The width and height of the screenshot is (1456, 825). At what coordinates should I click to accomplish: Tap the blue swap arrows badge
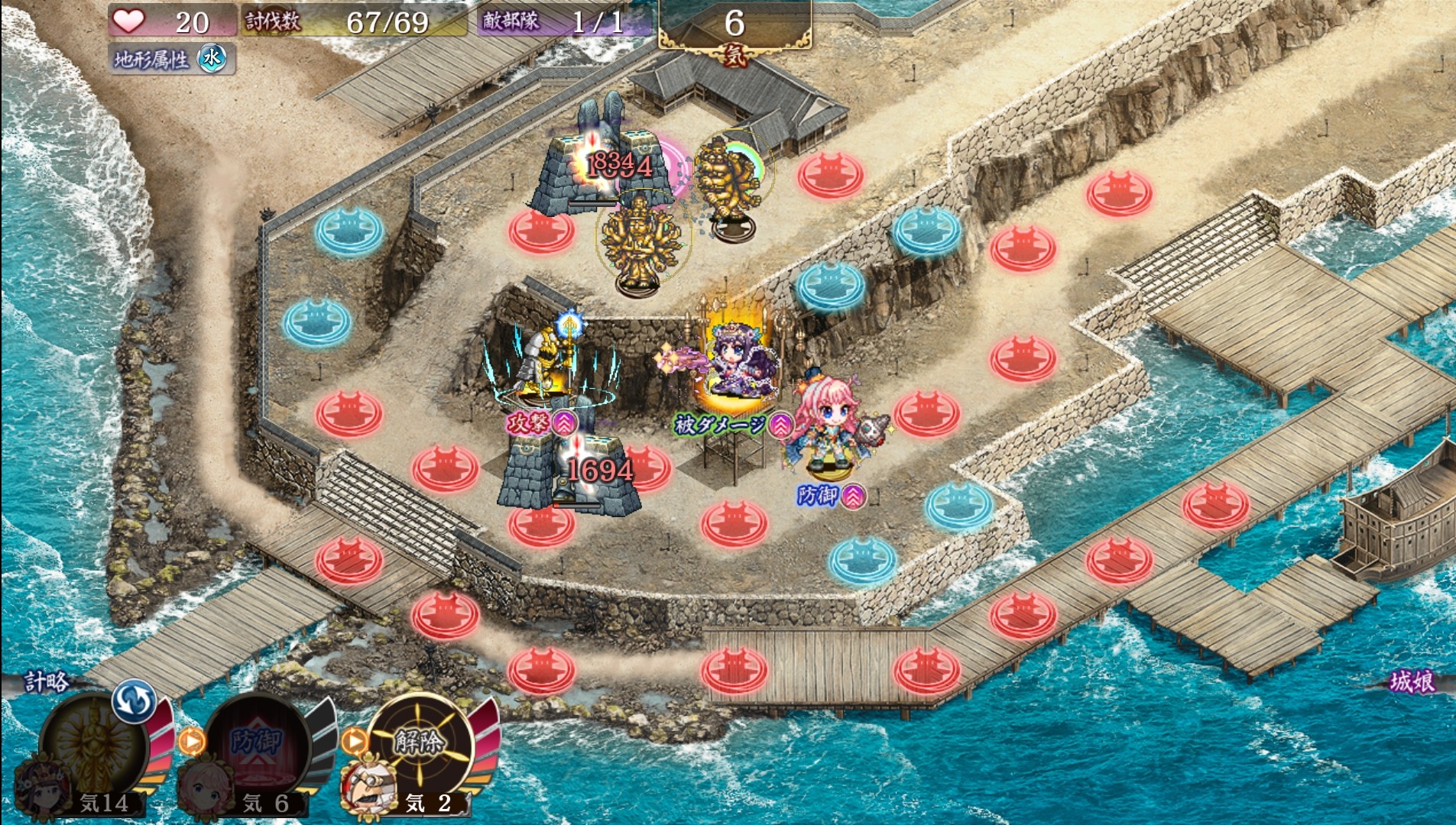coord(134,701)
